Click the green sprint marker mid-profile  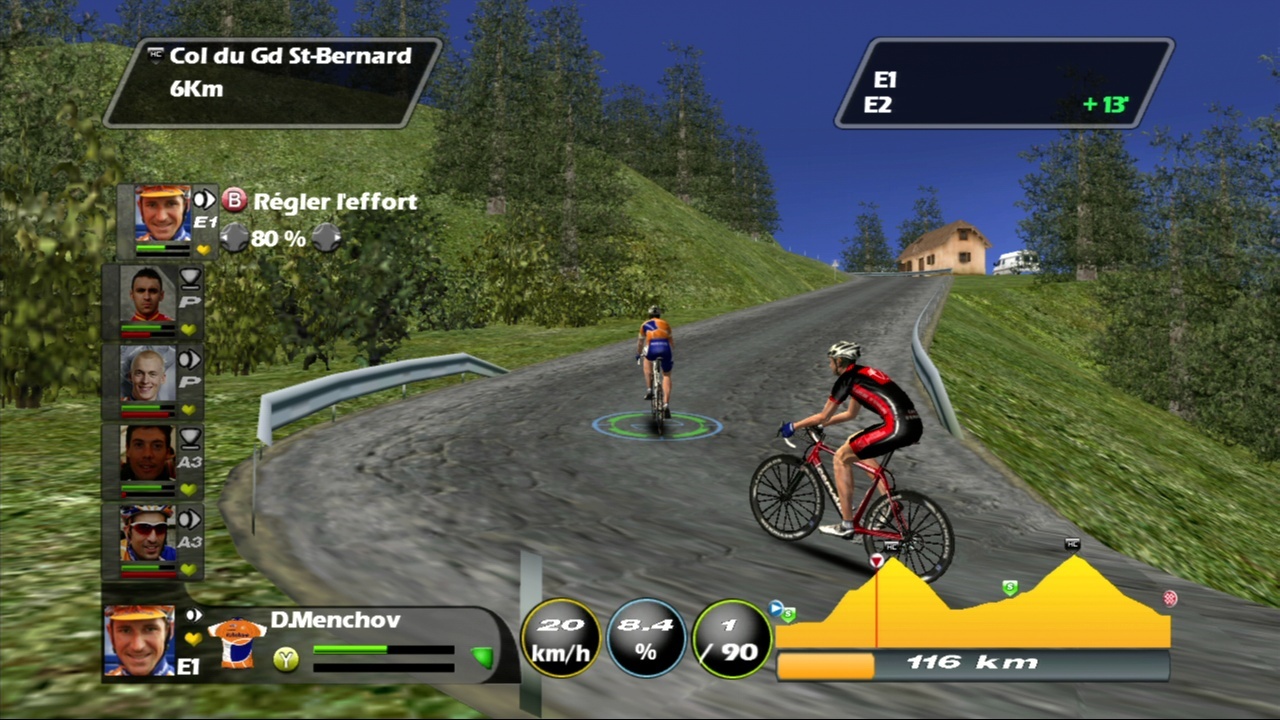(1010, 588)
